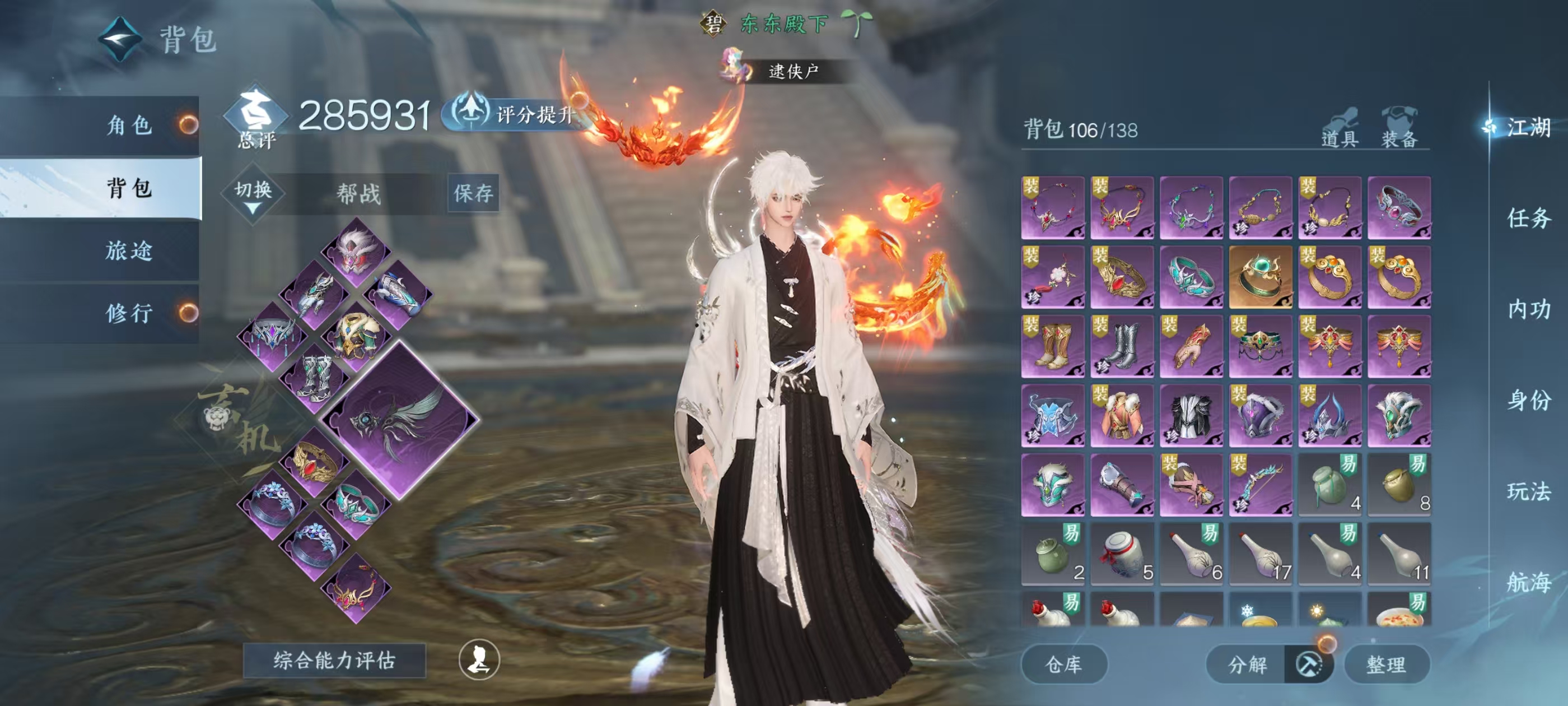
Task: Open the 内功 inner power menu
Action: [x=1528, y=309]
